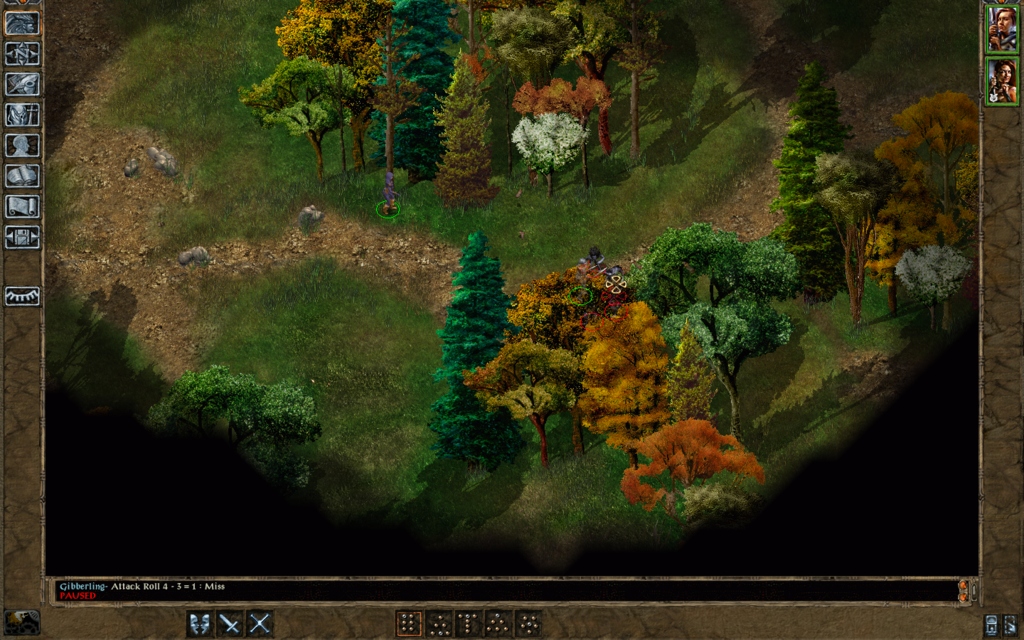Open the priest scroll icon
The height and width of the screenshot is (640, 1024).
[x=22, y=206]
